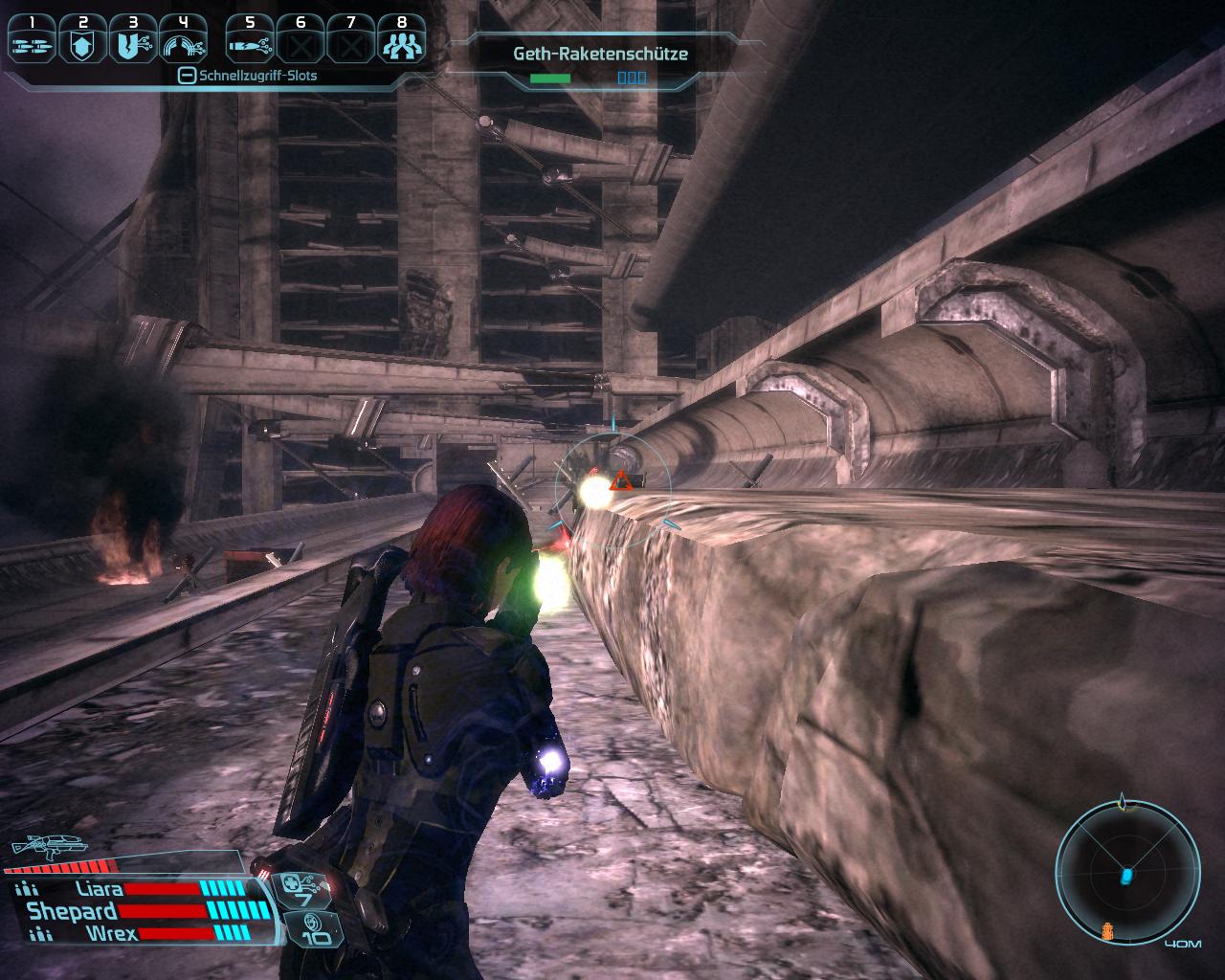This screenshot has height=980, width=1225.
Task: Select Shepard in the squad panel
Action: pos(72,911)
